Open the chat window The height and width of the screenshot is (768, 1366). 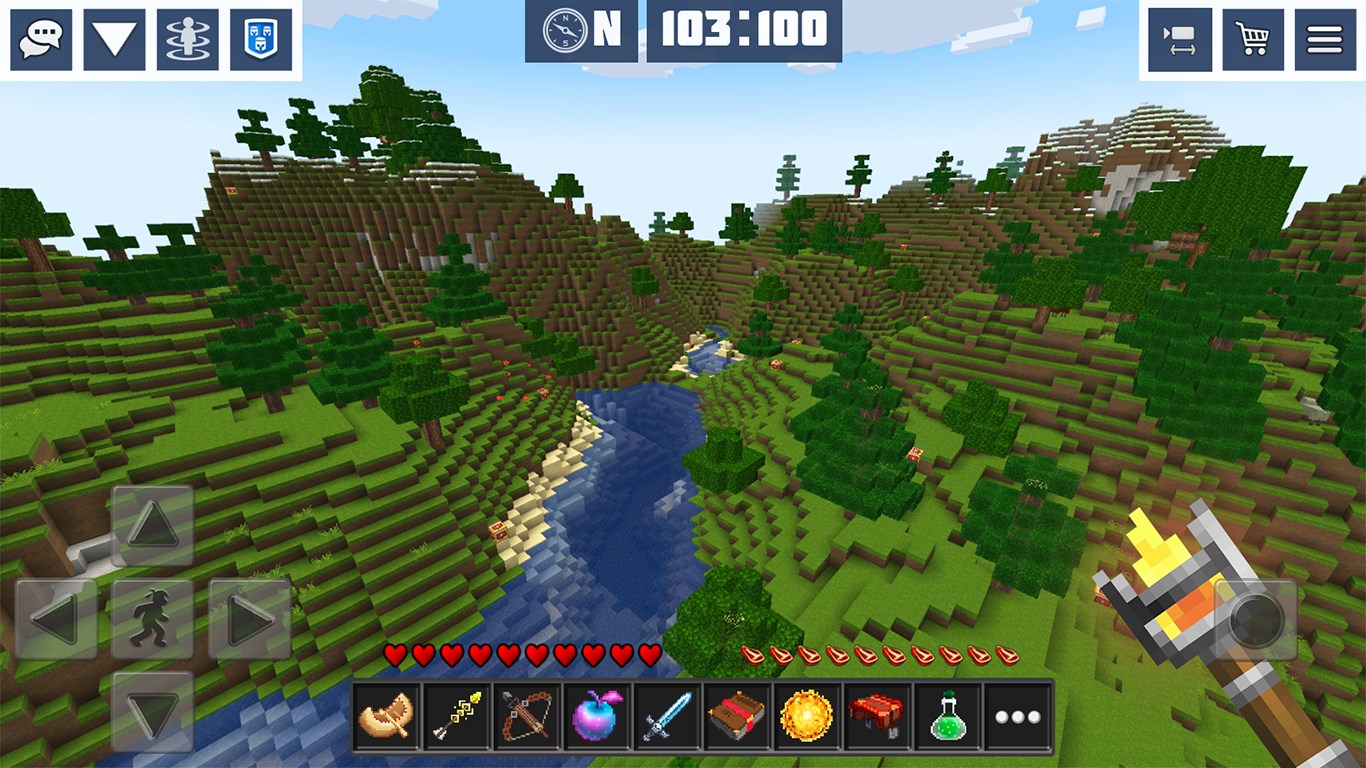click(x=40, y=39)
